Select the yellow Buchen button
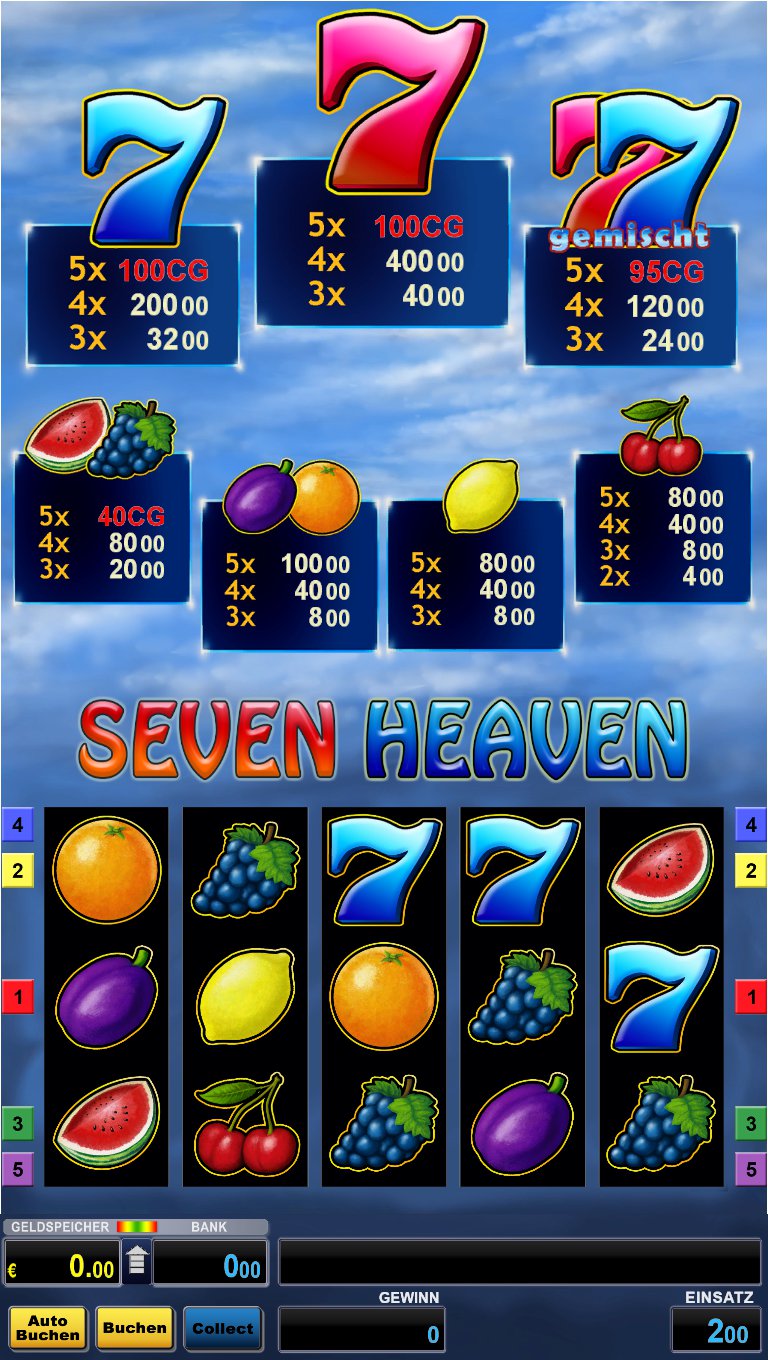The image size is (768, 1360). 134,1328
